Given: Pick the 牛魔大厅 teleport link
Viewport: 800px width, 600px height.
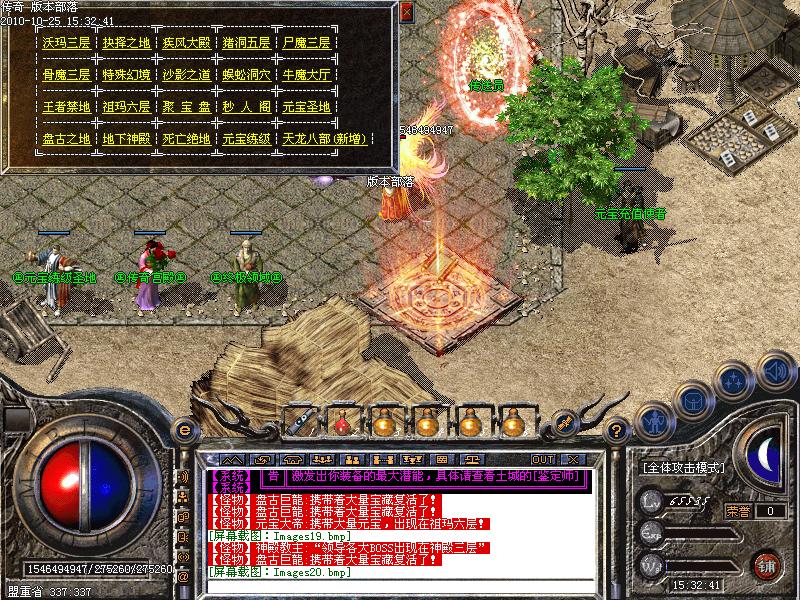Looking at the screenshot, I should point(307,75).
